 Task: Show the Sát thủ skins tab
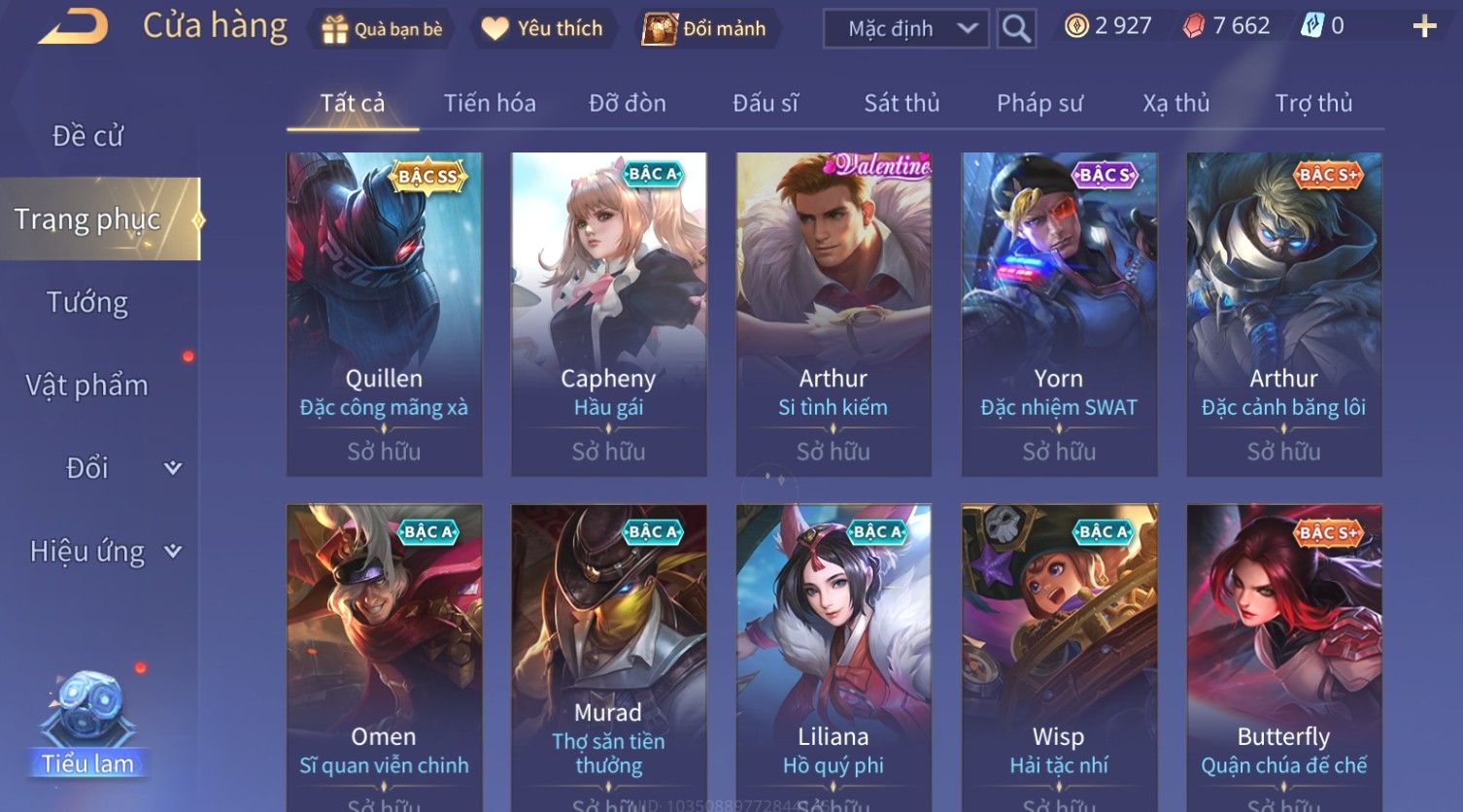tap(902, 103)
